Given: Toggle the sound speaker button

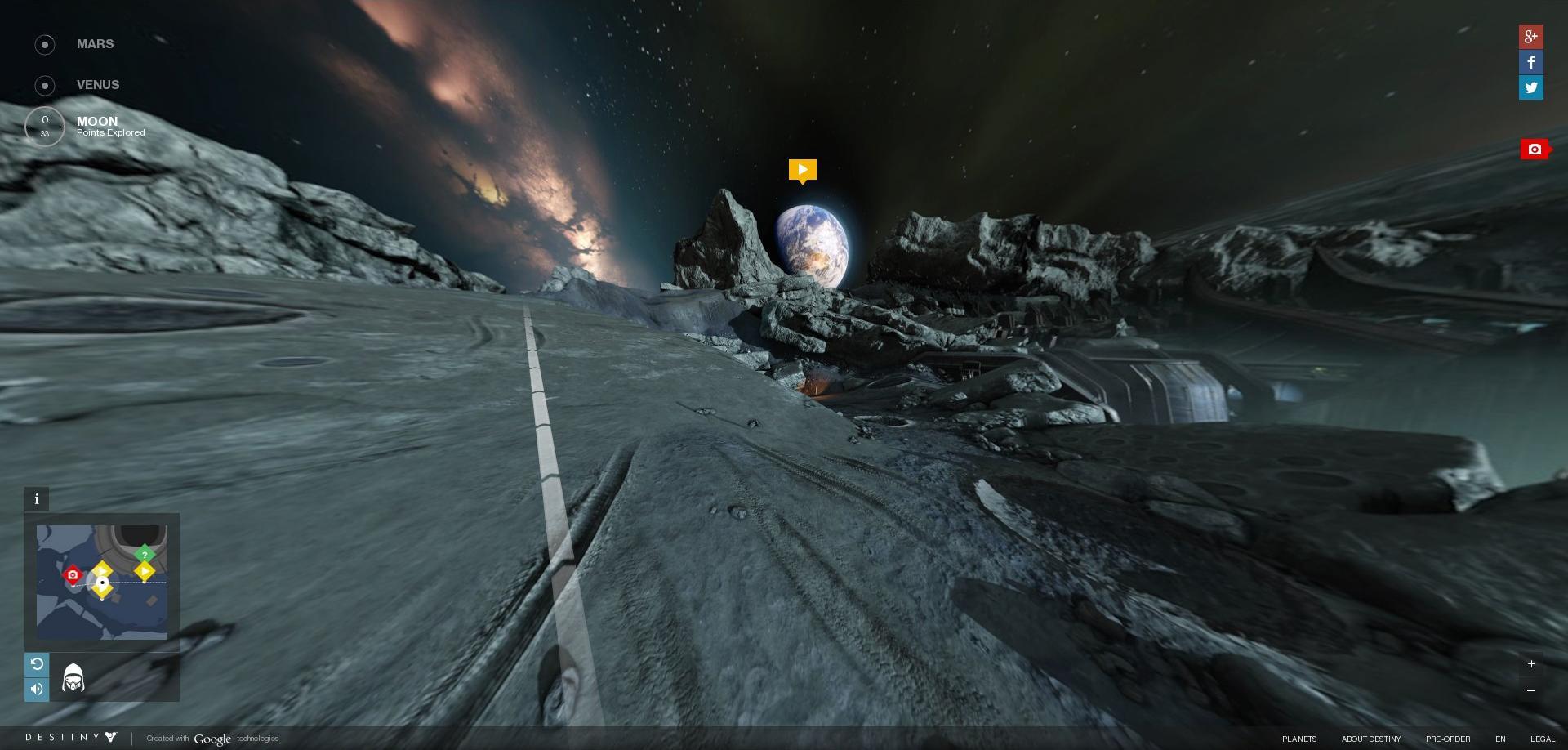Looking at the screenshot, I should tap(37, 690).
